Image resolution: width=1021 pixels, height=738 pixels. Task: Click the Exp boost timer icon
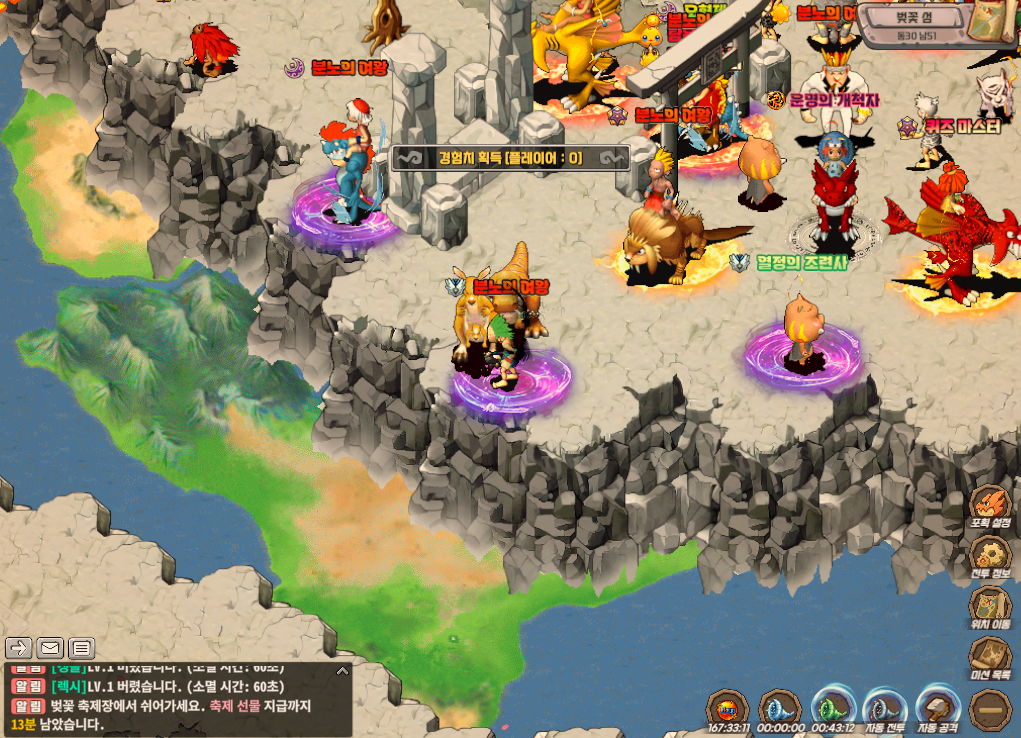tap(727, 708)
